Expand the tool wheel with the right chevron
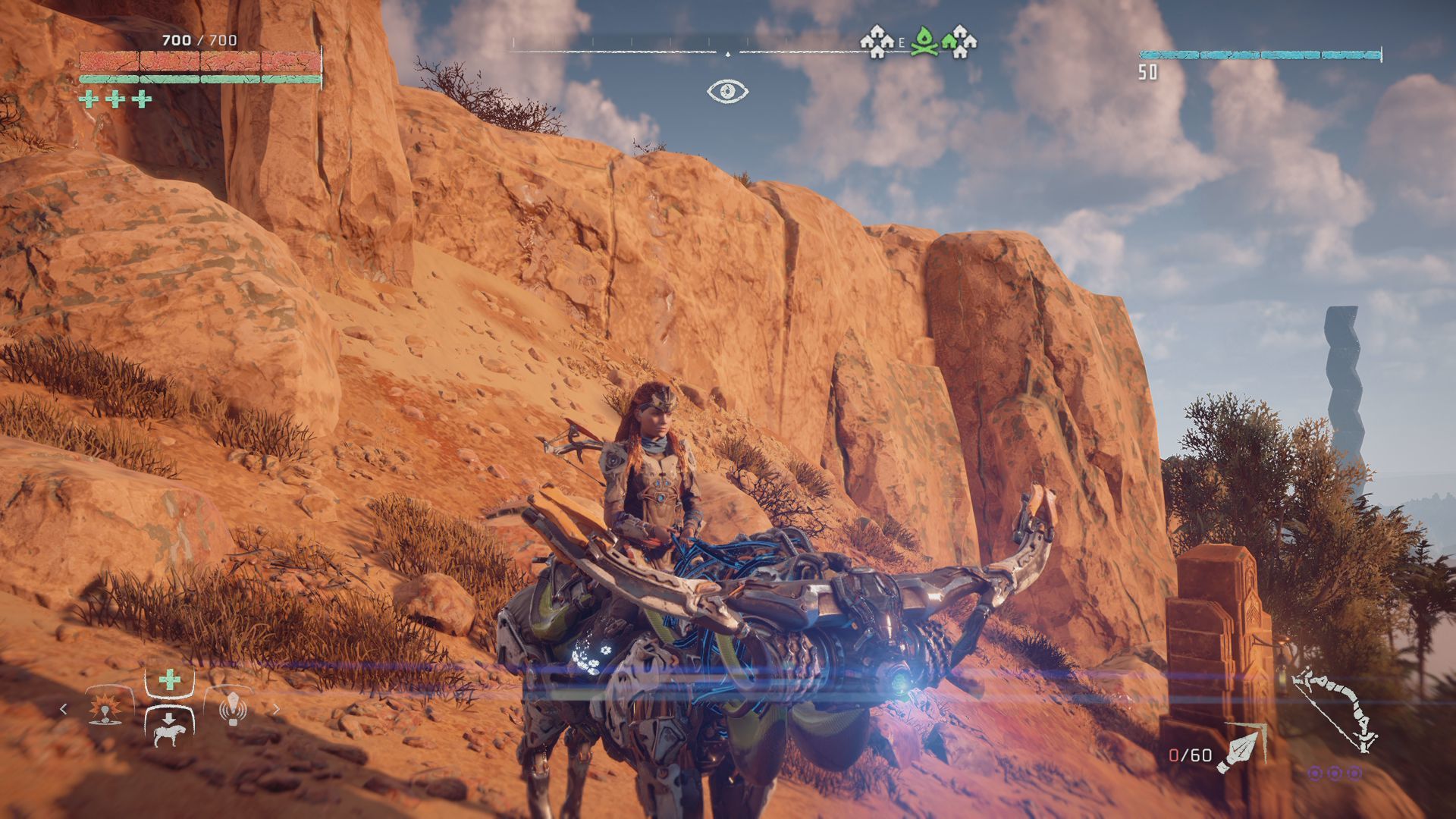1456x819 pixels. 277,709
